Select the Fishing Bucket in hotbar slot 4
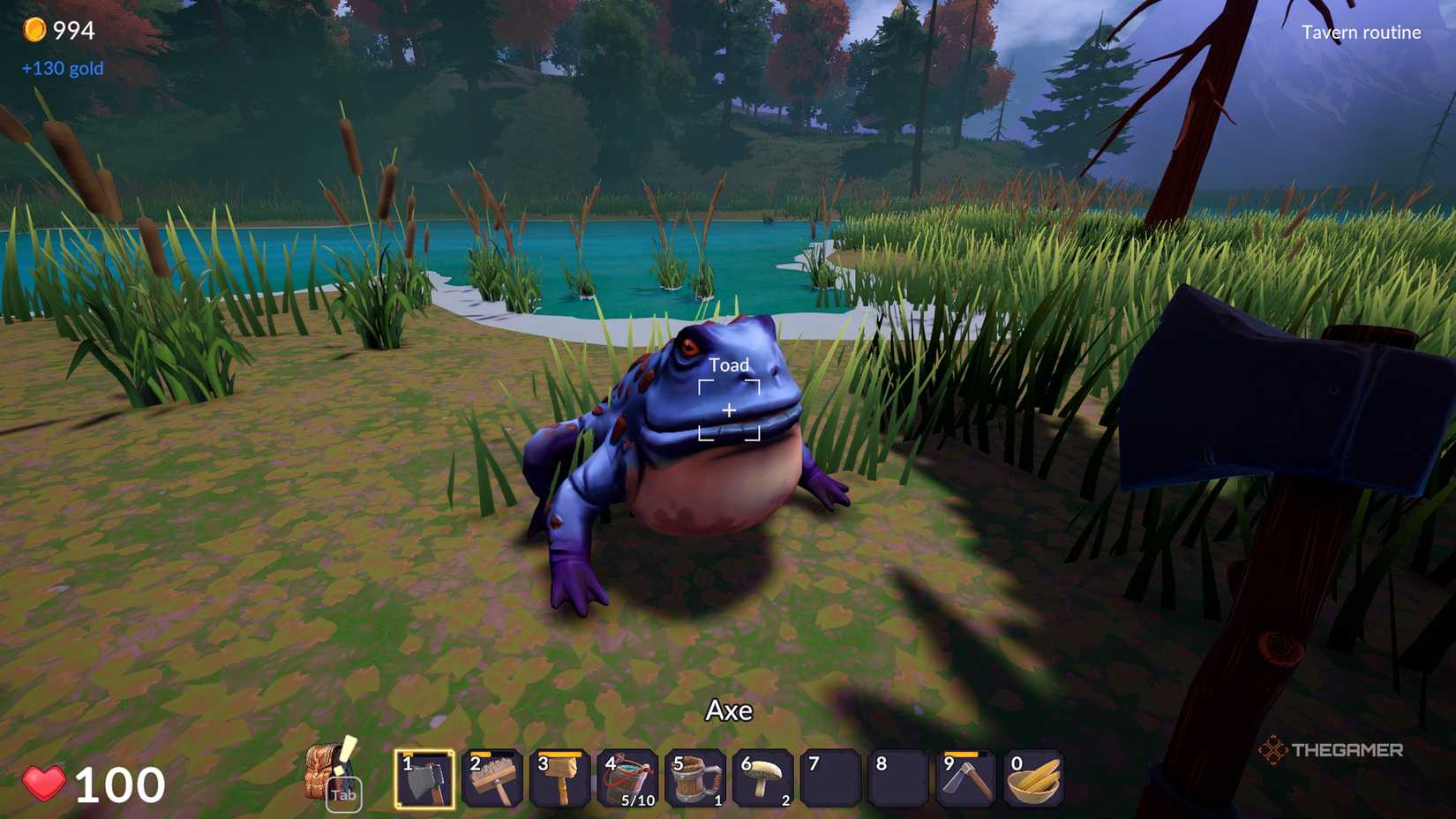 pyautogui.click(x=627, y=780)
